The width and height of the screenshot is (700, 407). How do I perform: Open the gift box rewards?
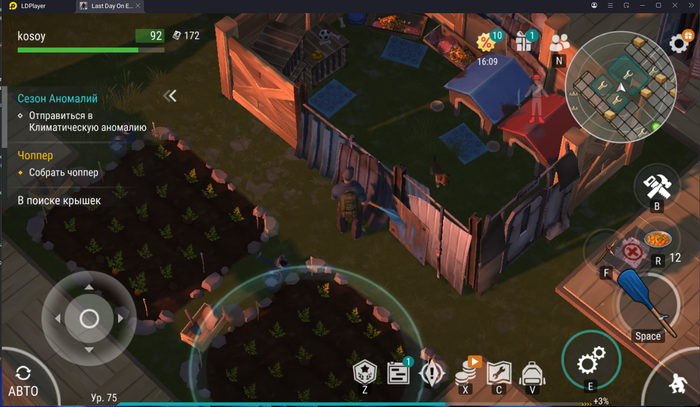point(524,42)
